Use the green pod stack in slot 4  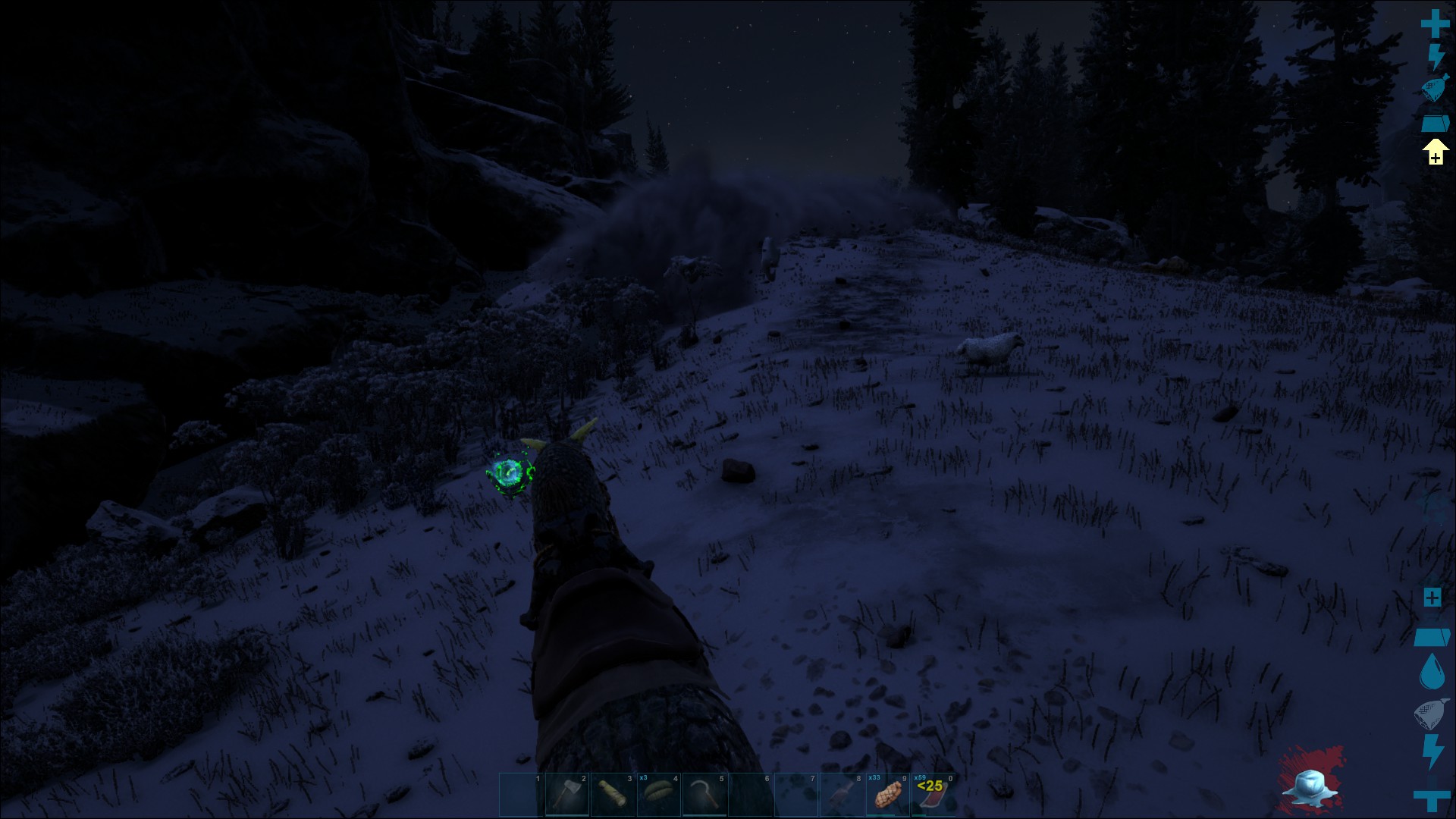(658, 795)
